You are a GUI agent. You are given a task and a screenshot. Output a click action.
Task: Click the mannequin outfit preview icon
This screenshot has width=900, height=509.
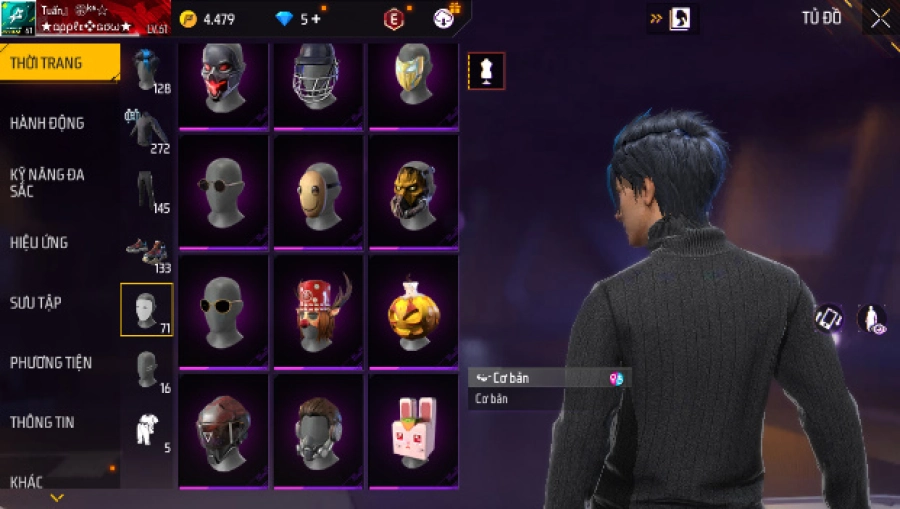(x=487, y=71)
